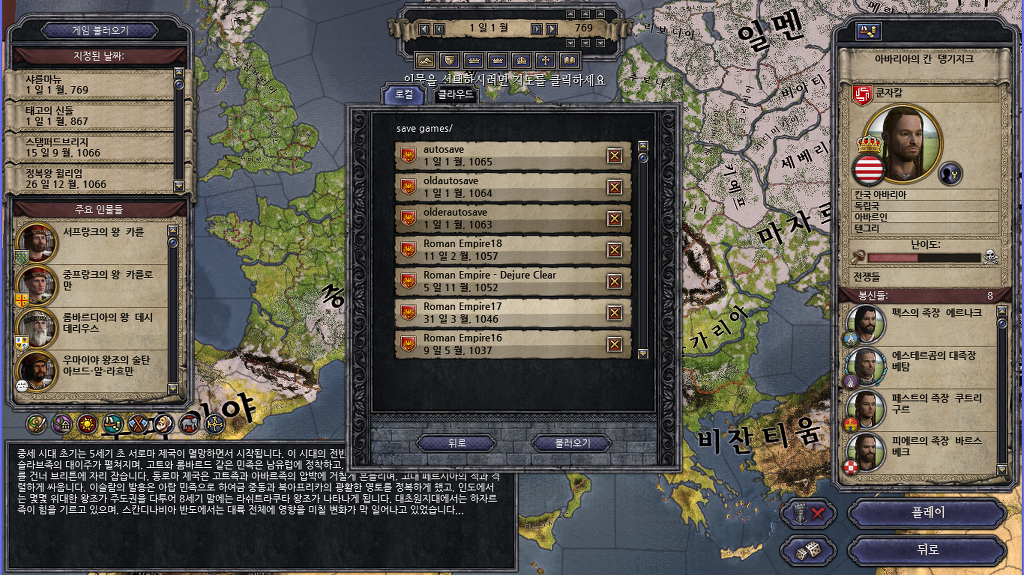
Task: Pick a random ruler with the dice button
Action: pyautogui.click(x=809, y=549)
